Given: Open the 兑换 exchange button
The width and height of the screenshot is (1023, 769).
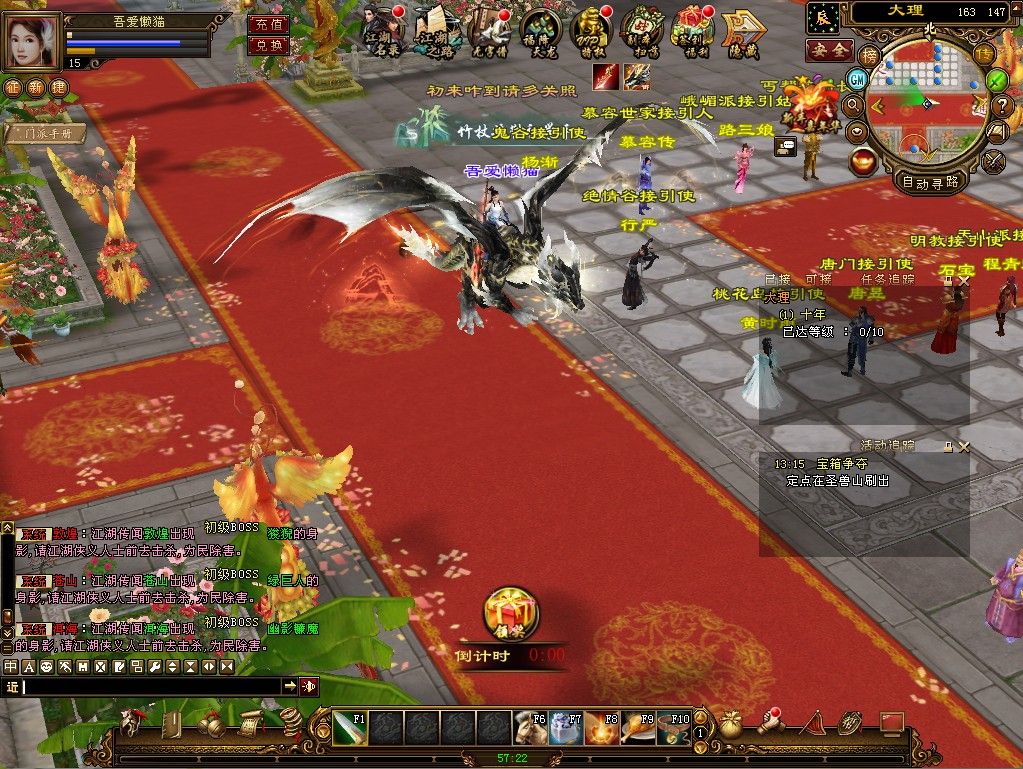Looking at the screenshot, I should (x=266, y=45).
